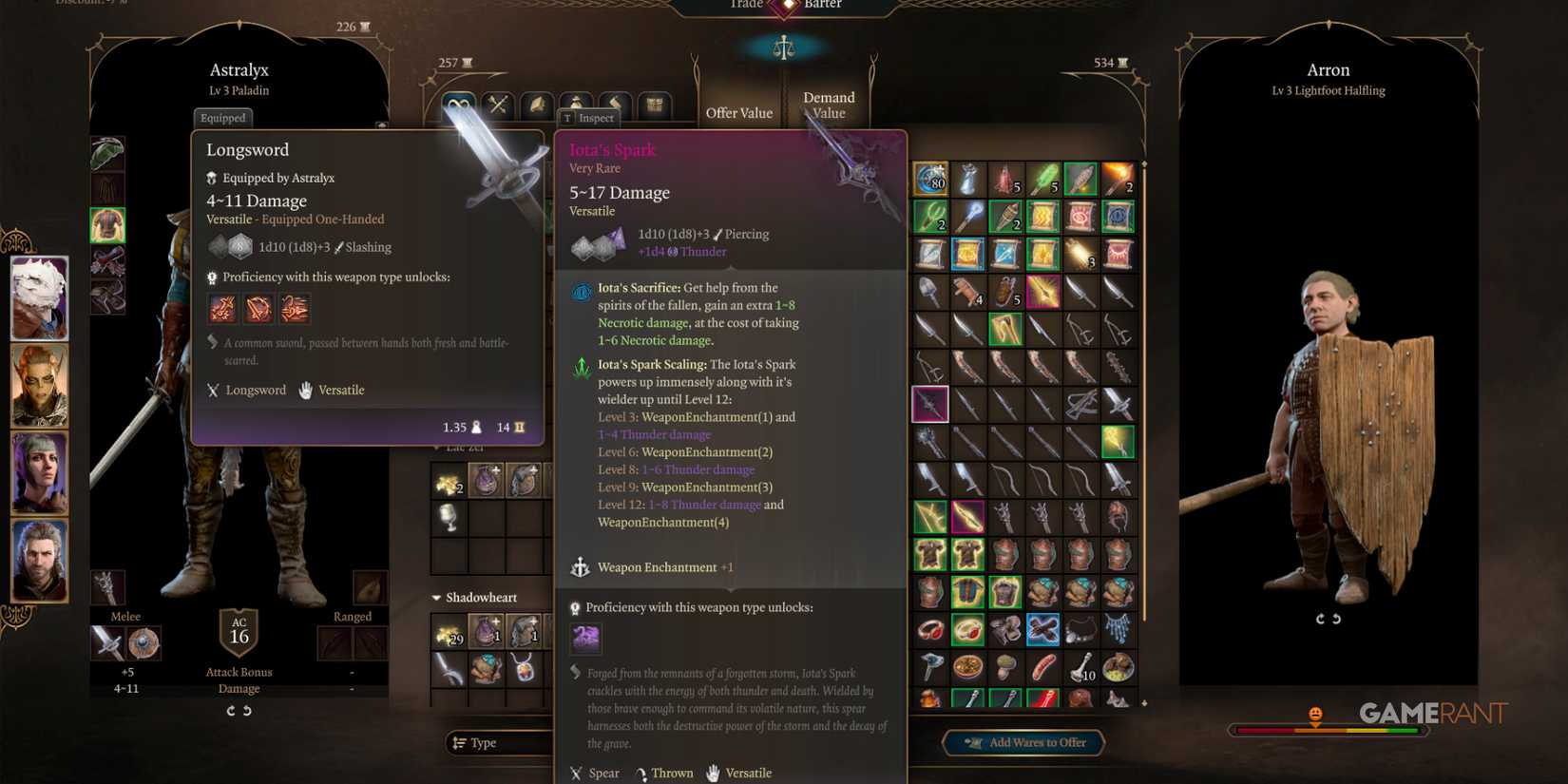Viewport: 1568px width, 784px height.
Task: Select the dragonborn portrait in party sidebar
Action: tap(40, 299)
